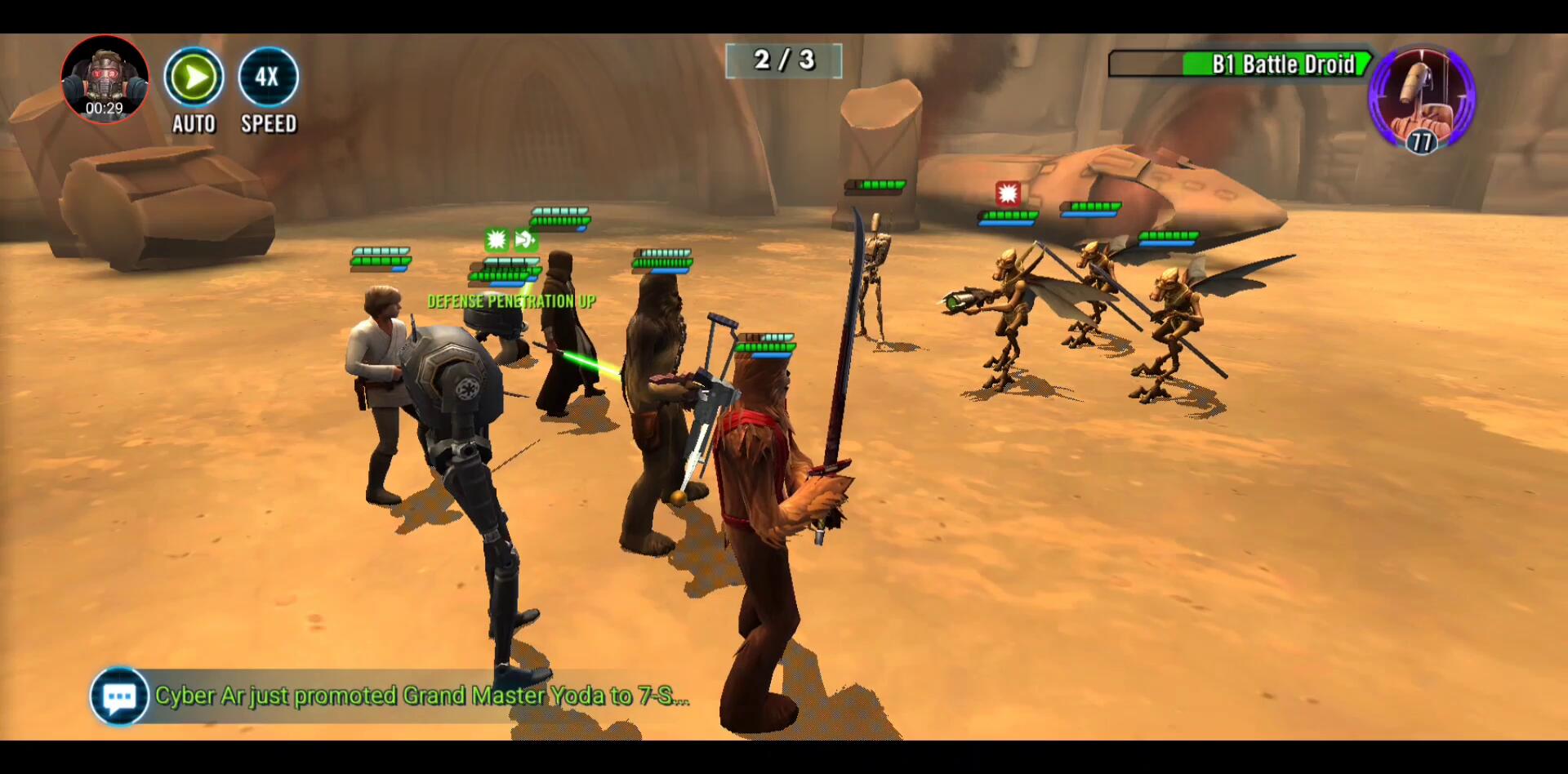
Task: Select the B1 Battle Droid target portrait
Action: (1421, 98)
